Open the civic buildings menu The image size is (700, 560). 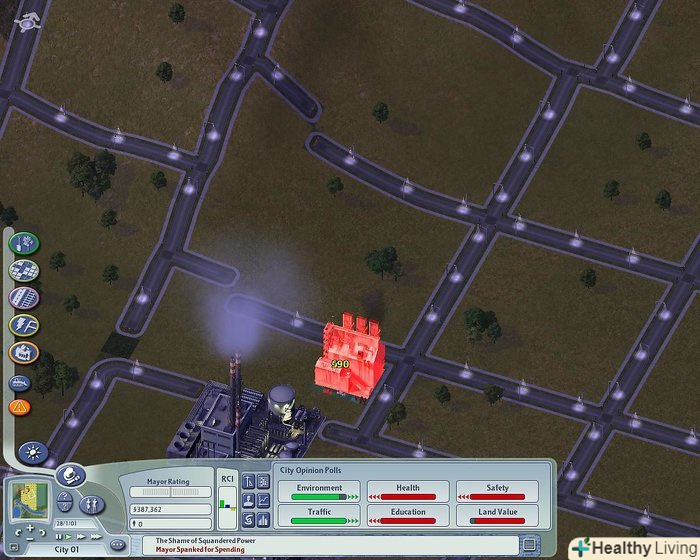[x=23, y=352]
